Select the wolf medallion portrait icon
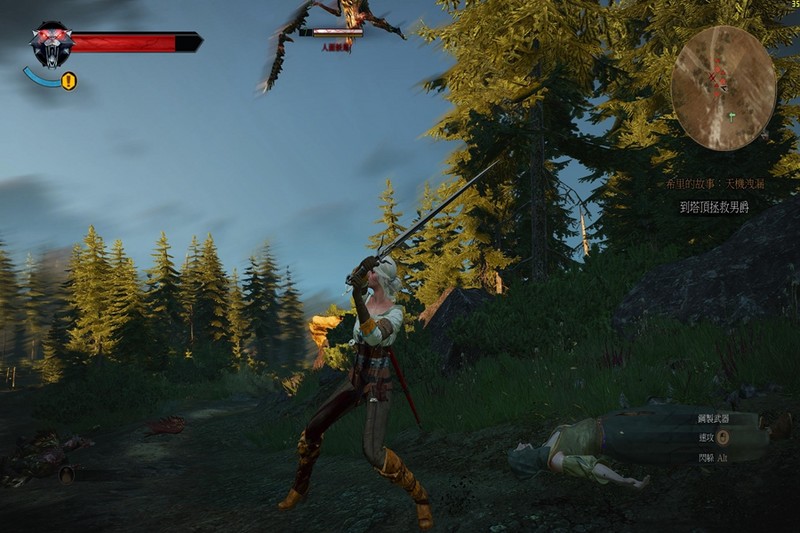 (51, 45)
